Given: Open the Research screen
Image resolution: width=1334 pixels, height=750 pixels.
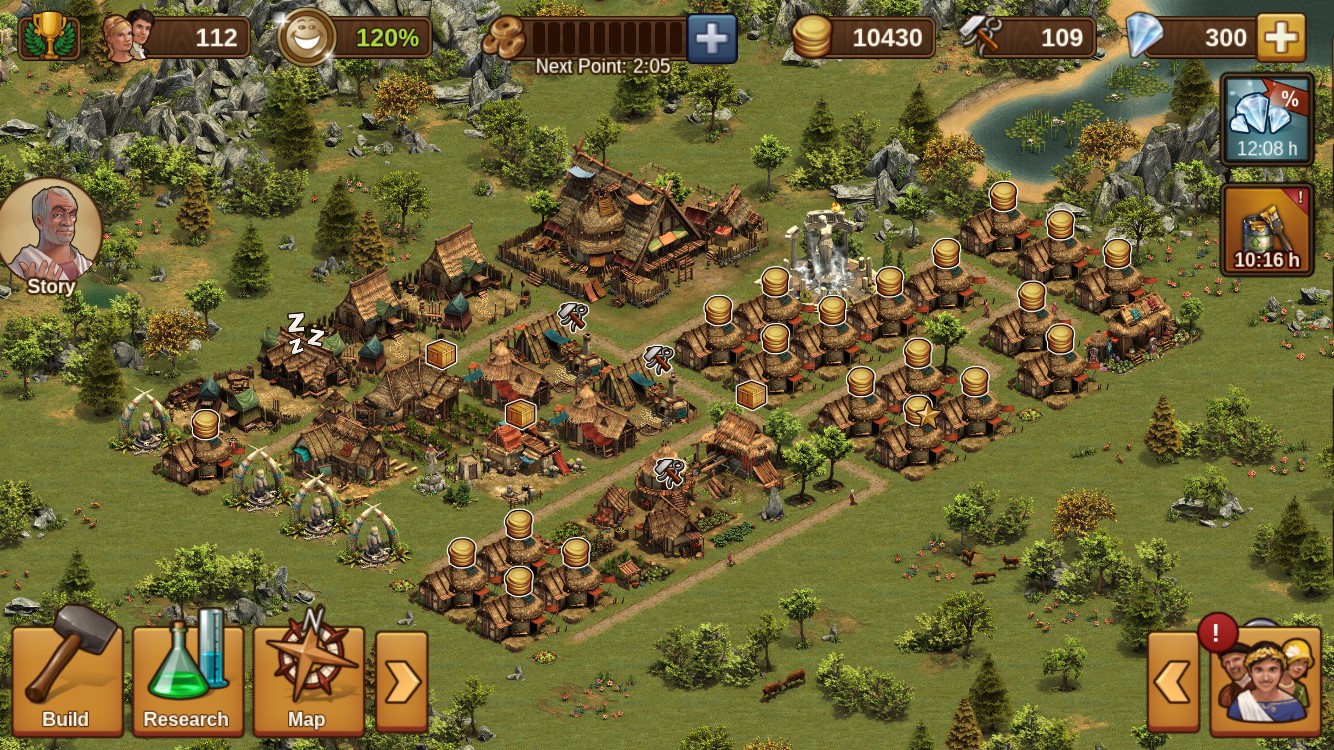Looking at the screenshot, I should coord(187,682).
